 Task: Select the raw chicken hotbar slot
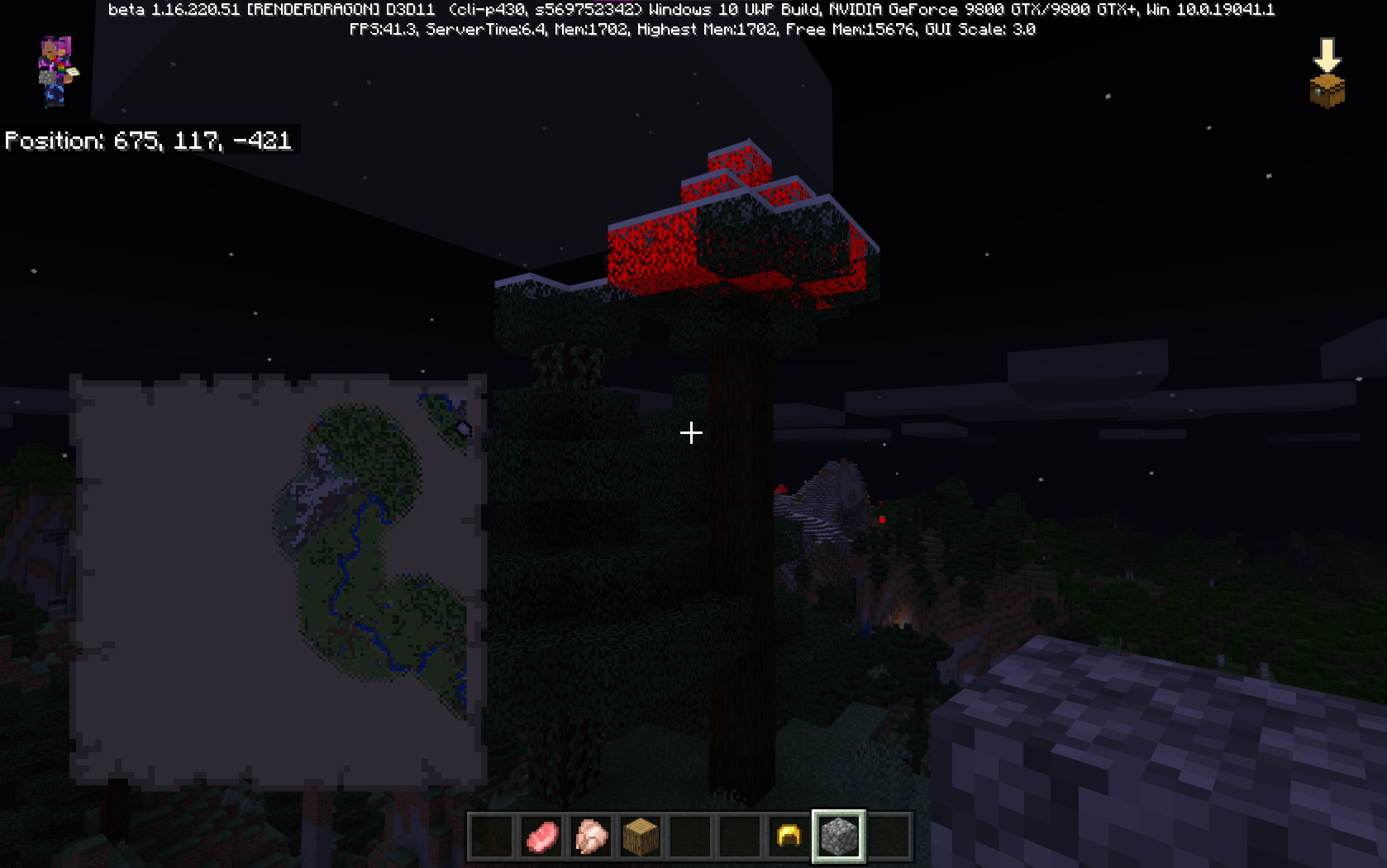coord(591,837)
